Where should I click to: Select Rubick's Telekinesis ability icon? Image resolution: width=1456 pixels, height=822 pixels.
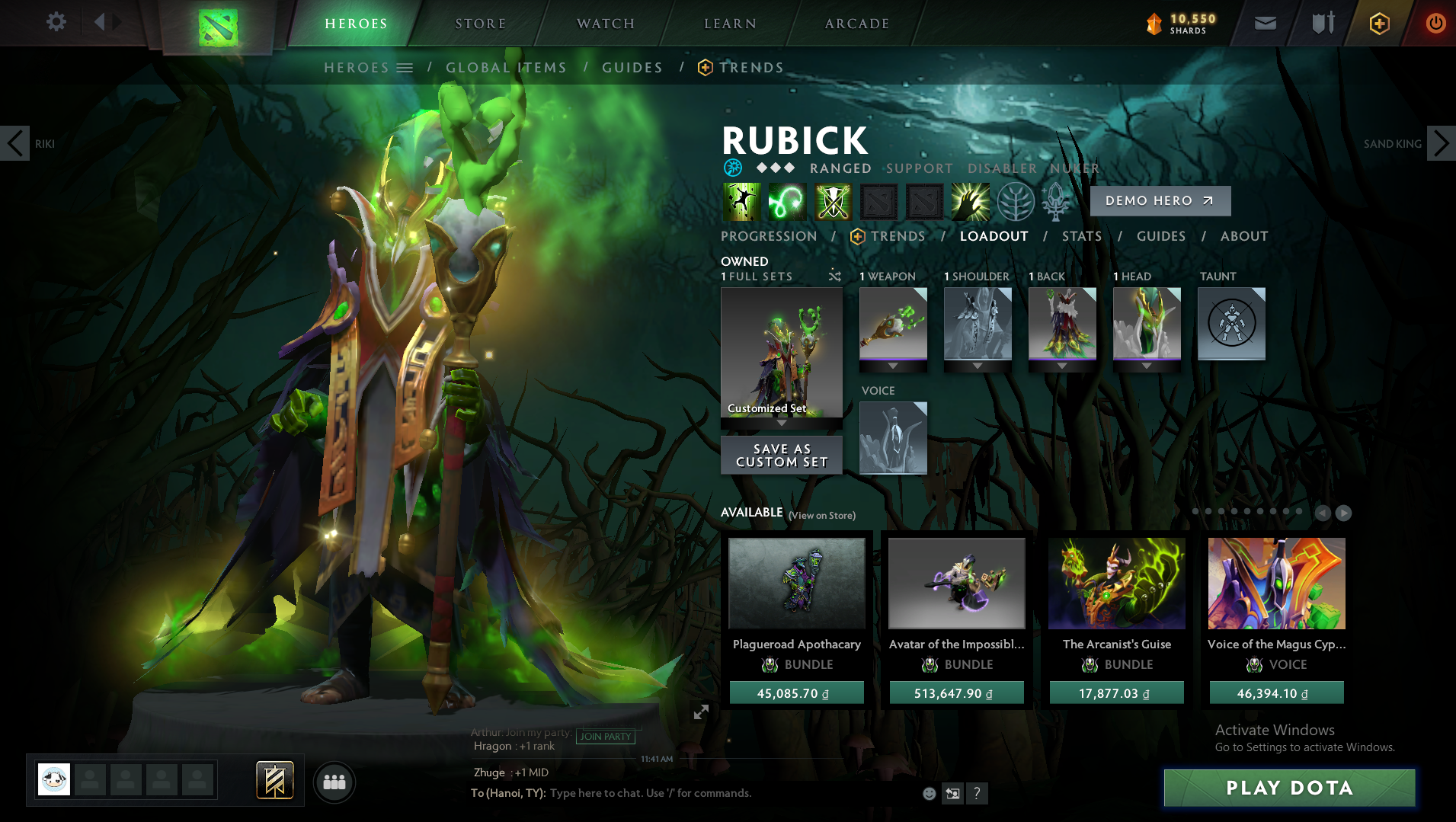click(741, 200)
